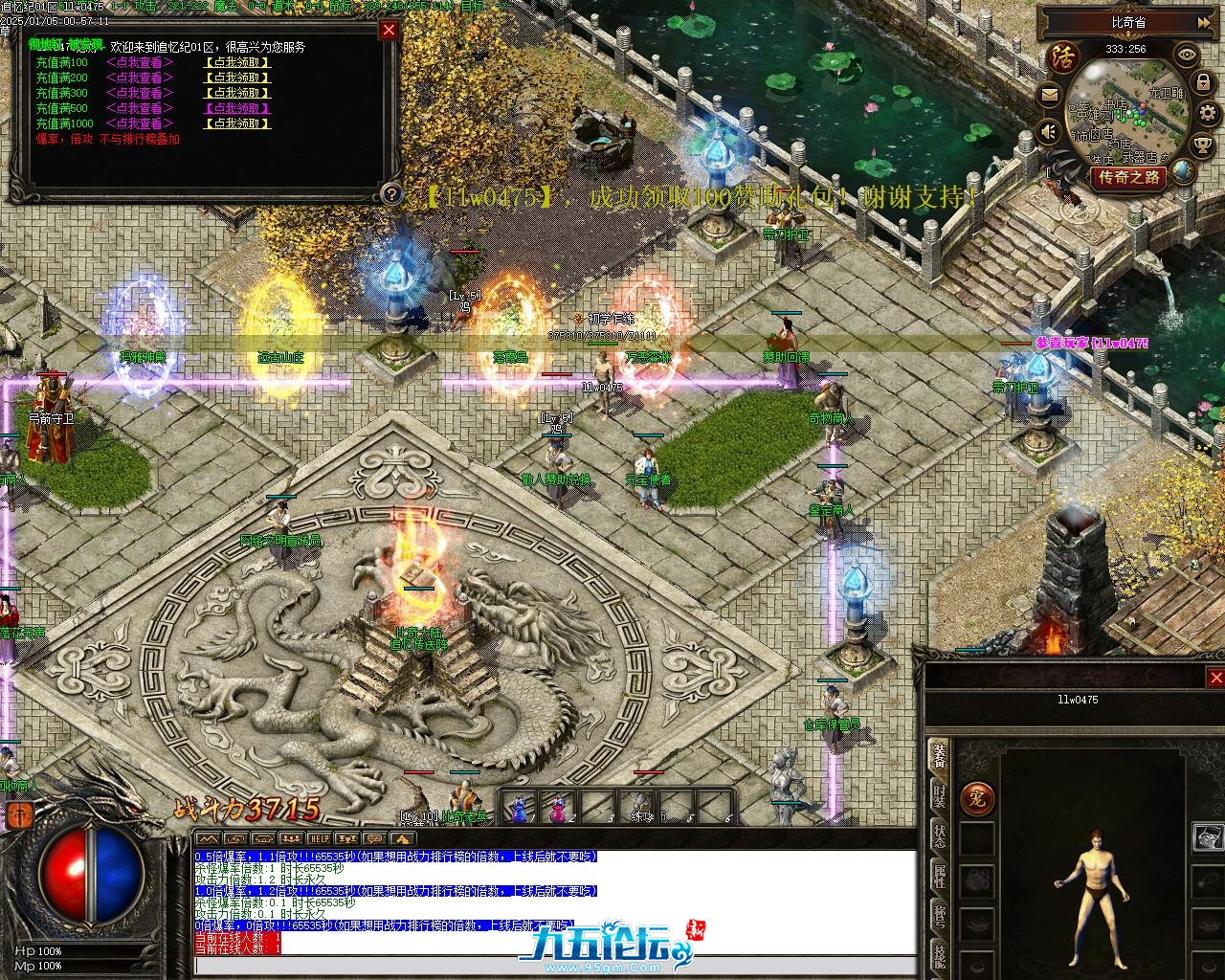Switch to the 属性 attributes tab
Image resolution: width=1225 pixels, height=980 pixels.
click(x=940, y=876)
